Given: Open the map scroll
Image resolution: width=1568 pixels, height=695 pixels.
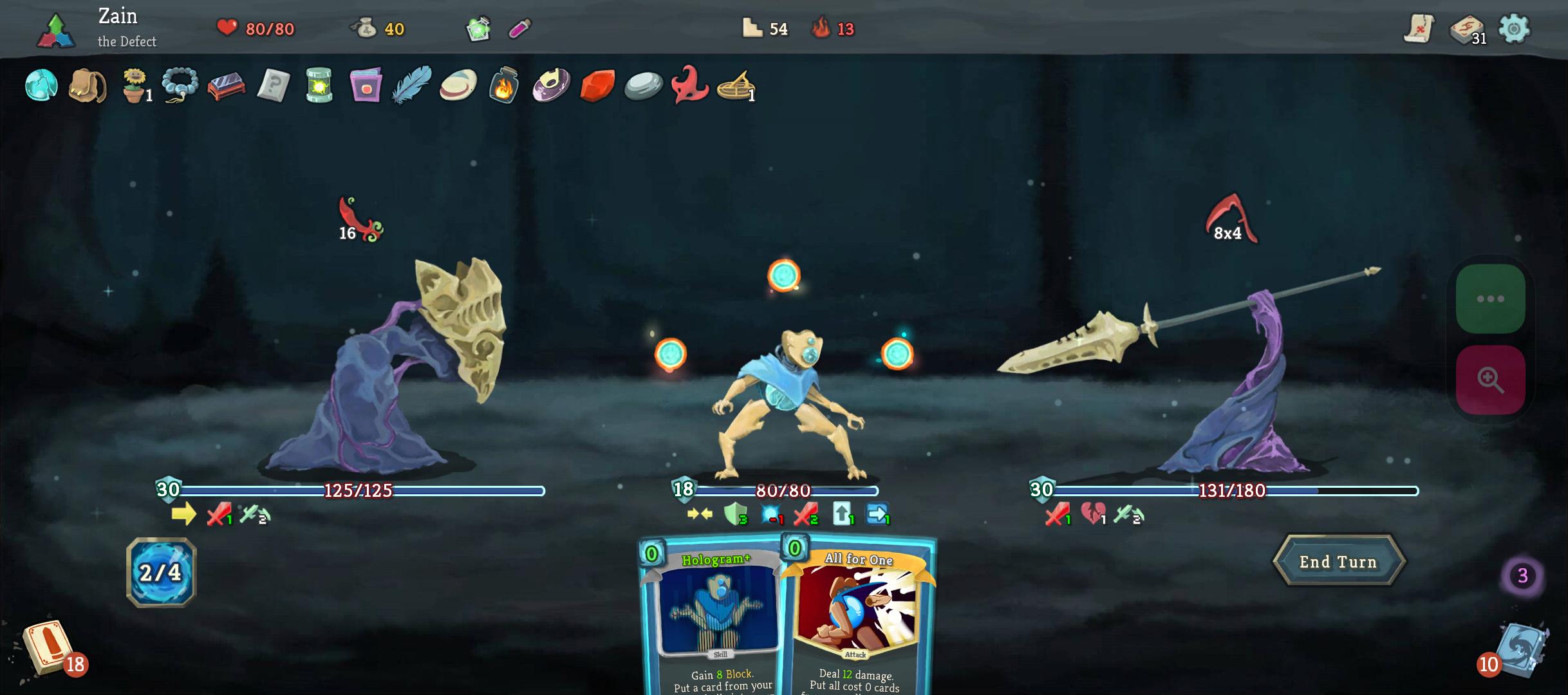Looking at the screenshot, I should click(1419, 29).
